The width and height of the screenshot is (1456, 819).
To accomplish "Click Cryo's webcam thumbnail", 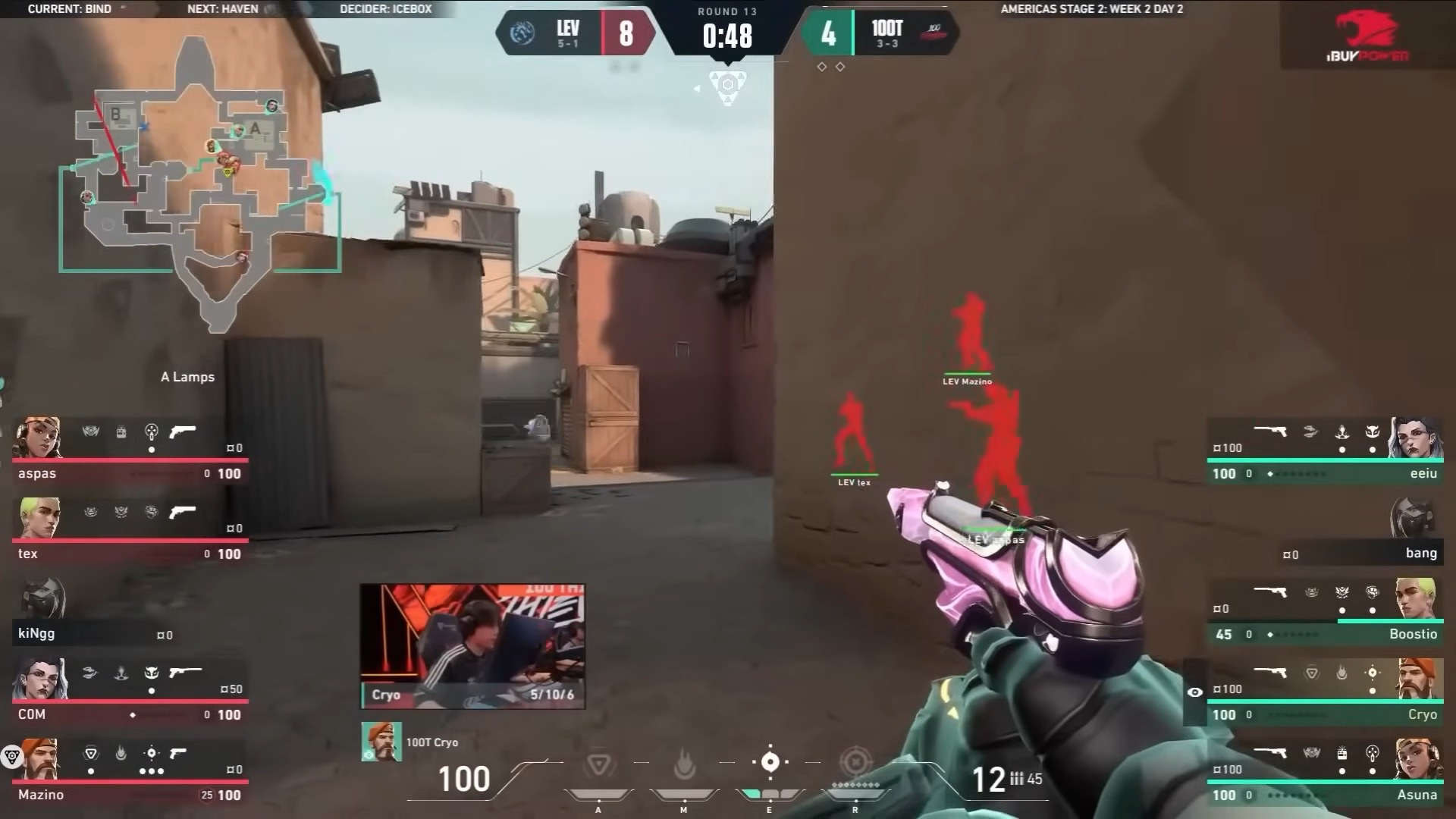I will tap(472, 643).
